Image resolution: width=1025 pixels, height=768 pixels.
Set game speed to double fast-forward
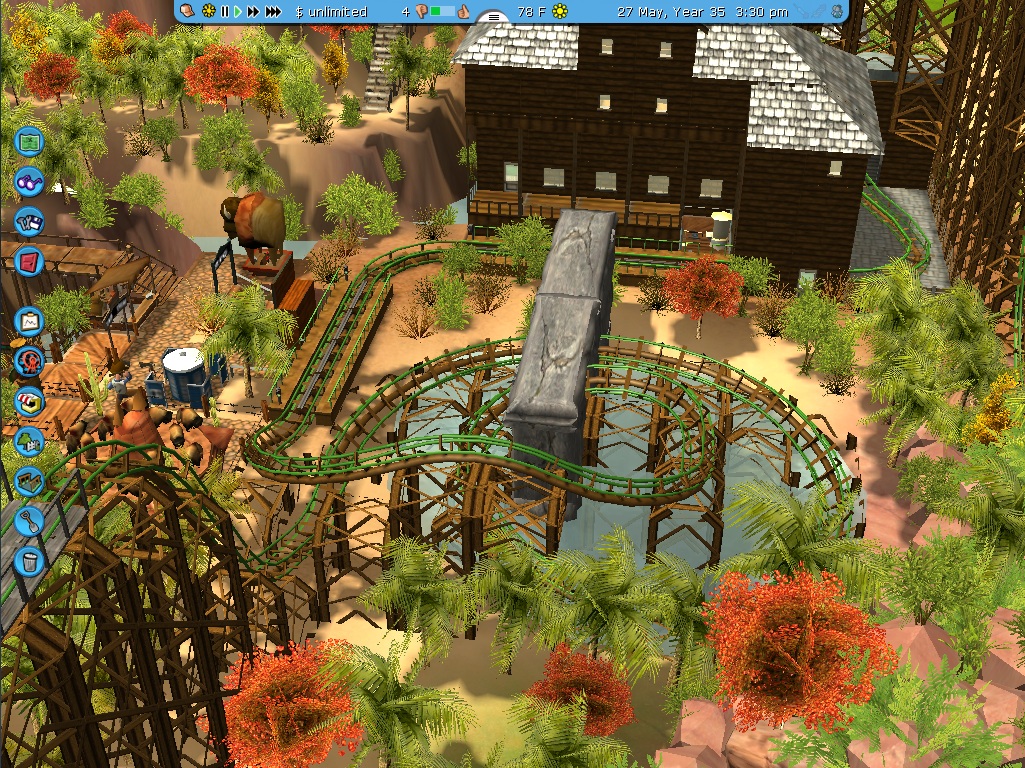click(254, 12)
